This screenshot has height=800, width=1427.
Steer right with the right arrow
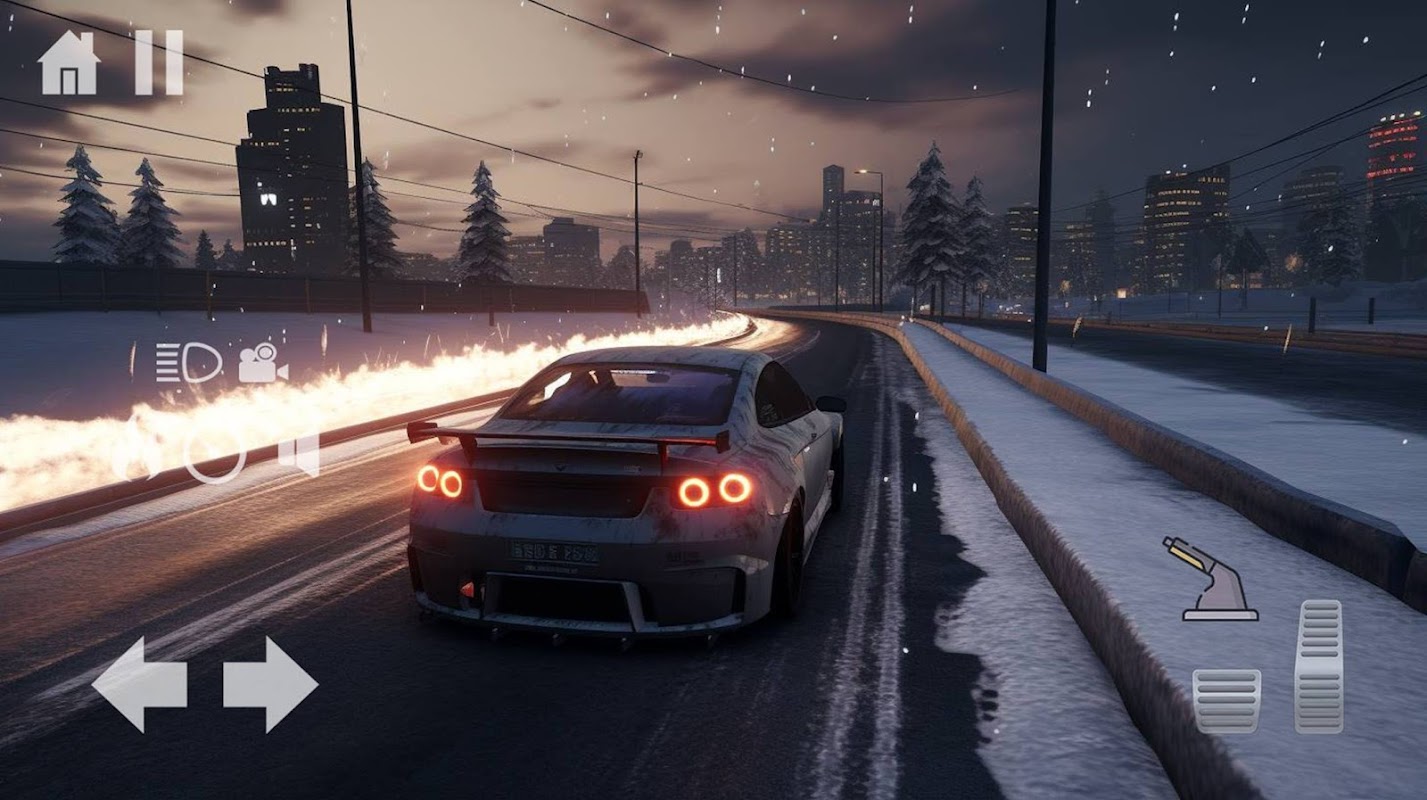point(270,685)
